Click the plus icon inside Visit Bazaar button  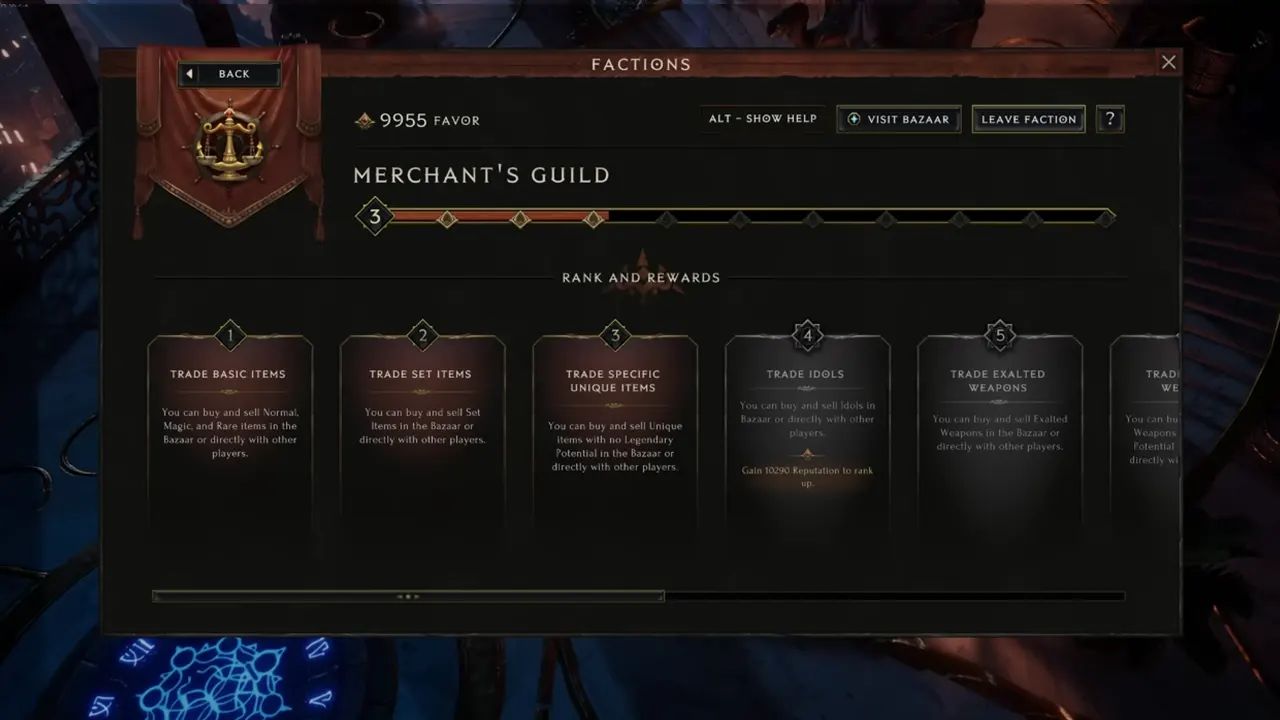click(x=854, y=119)
